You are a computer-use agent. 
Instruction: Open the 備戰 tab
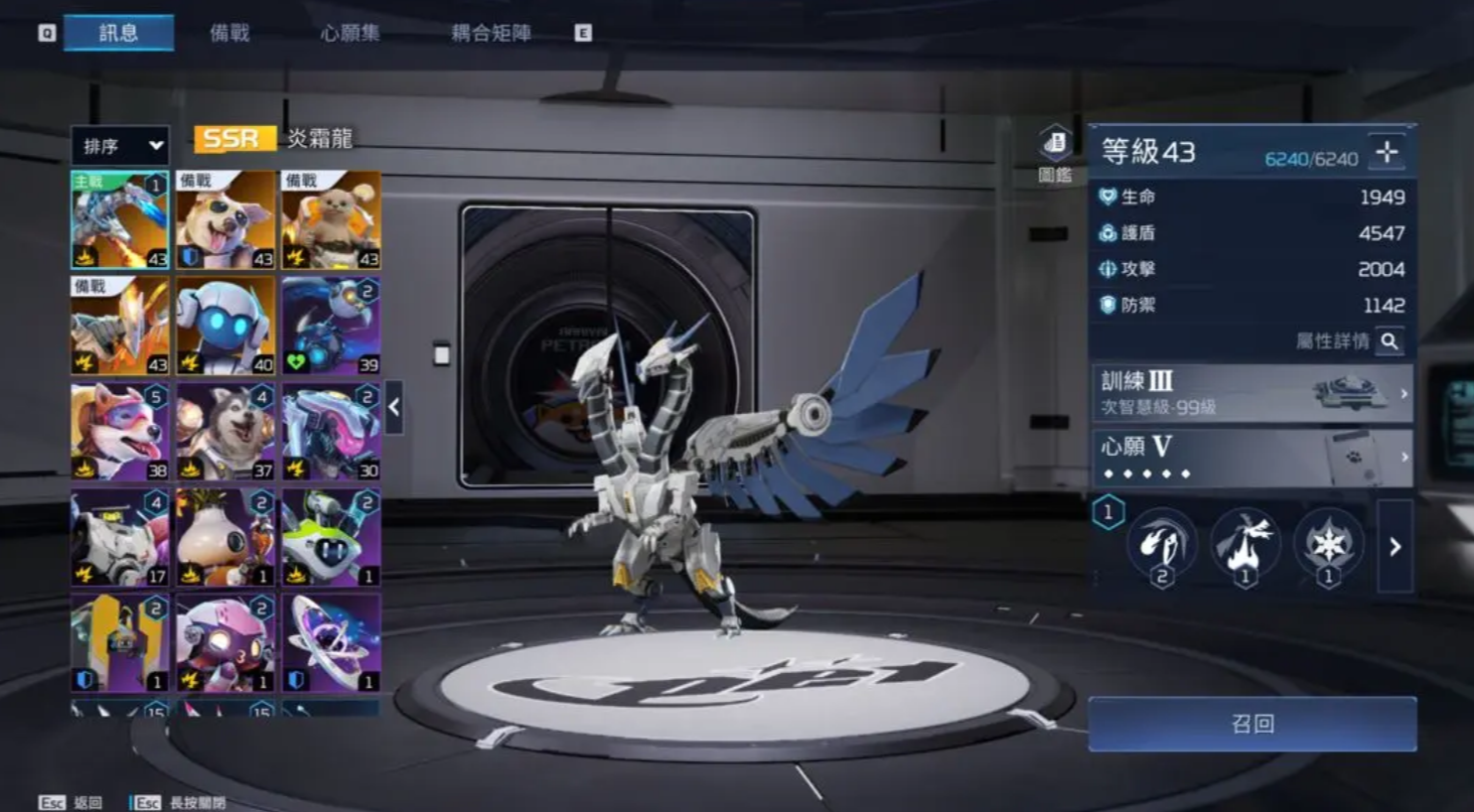tap(229, 33)
